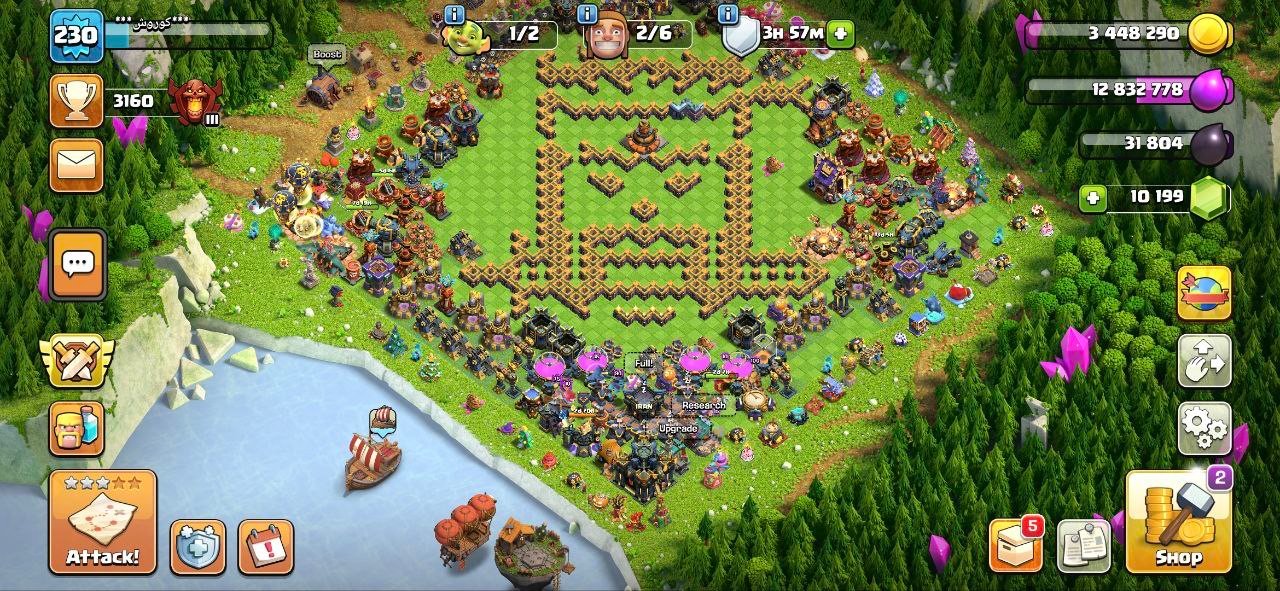
Task: Open the clipboard notes icon
Action: click(x=1084, y=546)
